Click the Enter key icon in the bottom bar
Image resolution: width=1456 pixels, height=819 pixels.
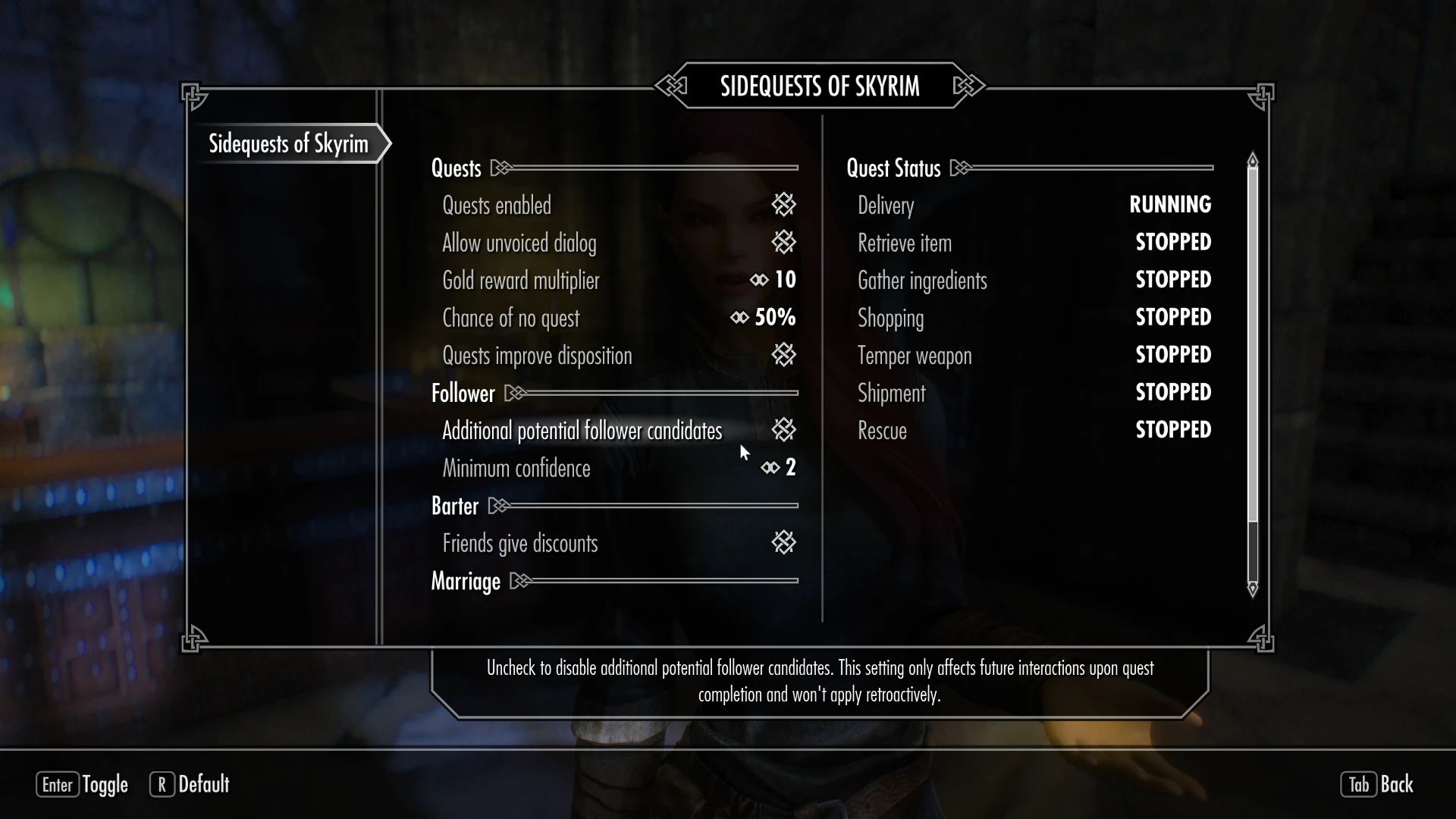[x=57, y=785]
